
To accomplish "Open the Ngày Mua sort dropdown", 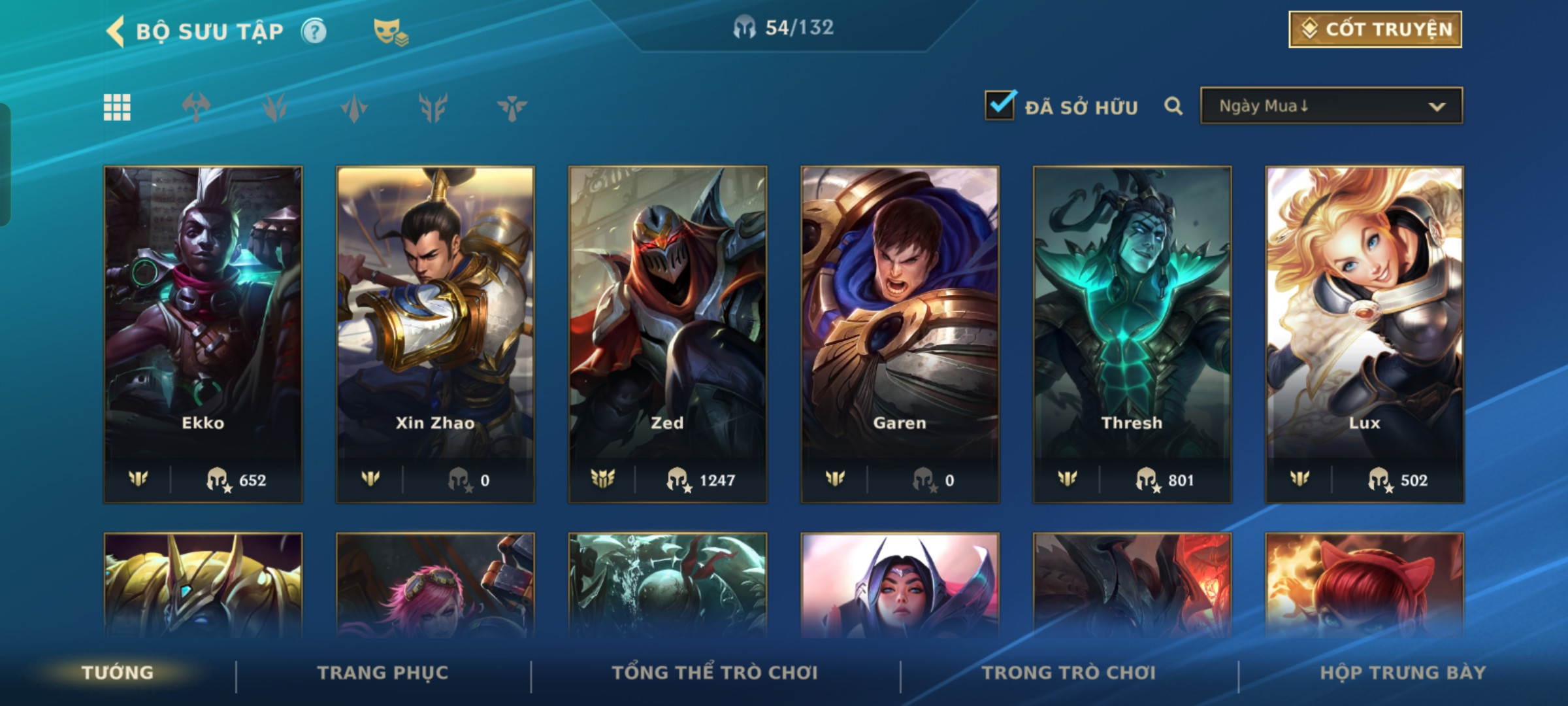I will (x=1331, y=106).
